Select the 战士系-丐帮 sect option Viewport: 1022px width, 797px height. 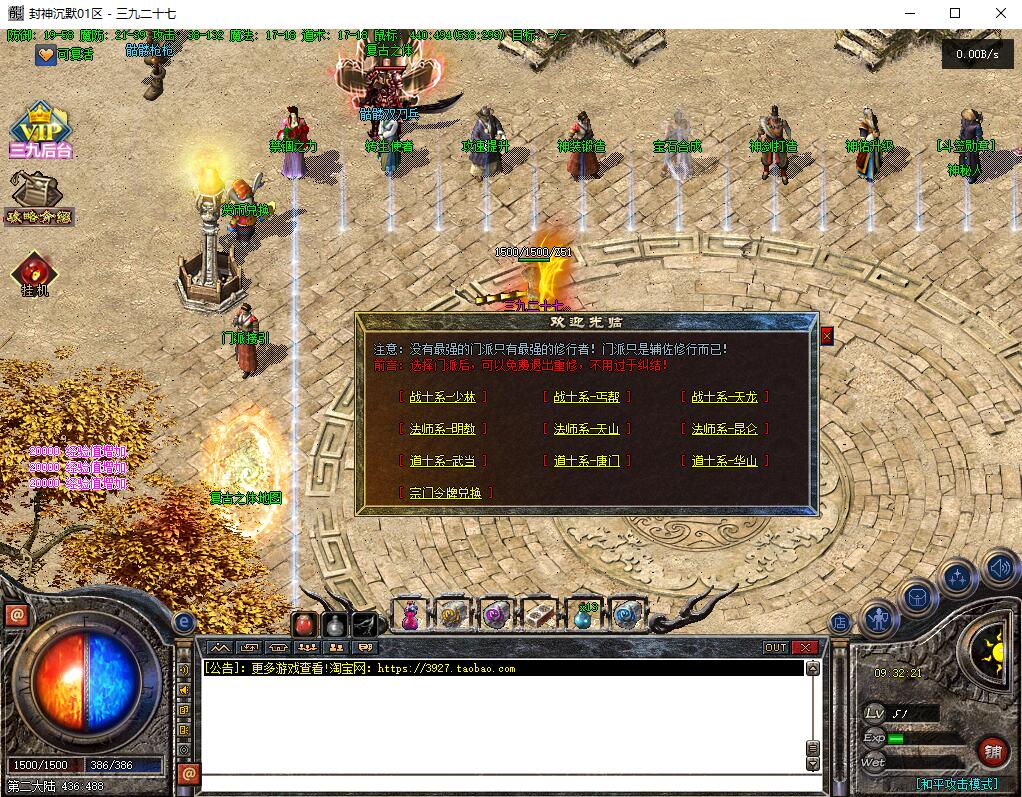coord(587,397)
